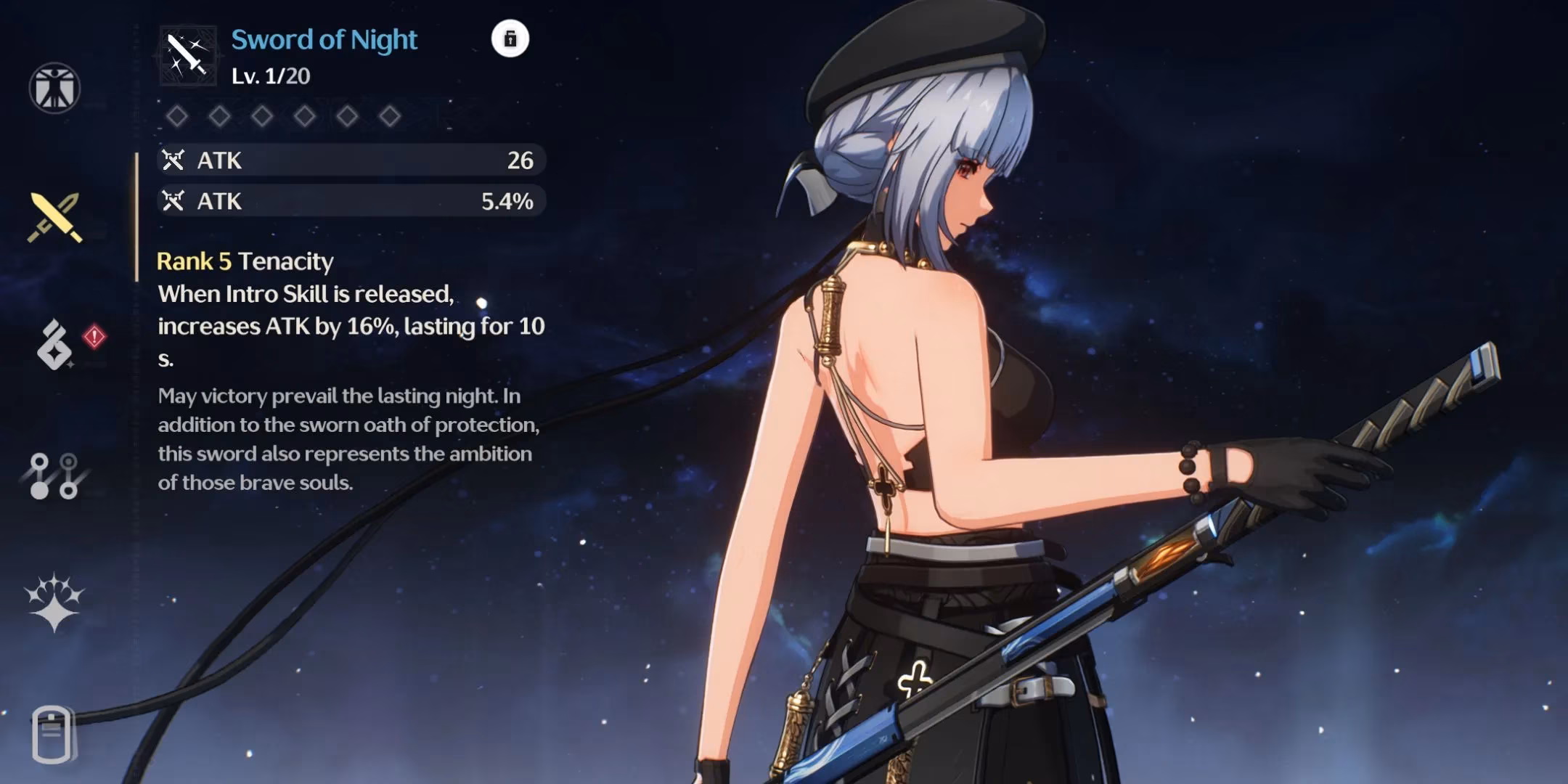The width and height of the screenshot is (1568, 784).
Task: Toggle the last ascension diamond marker
Action: (x=389, y=114)
